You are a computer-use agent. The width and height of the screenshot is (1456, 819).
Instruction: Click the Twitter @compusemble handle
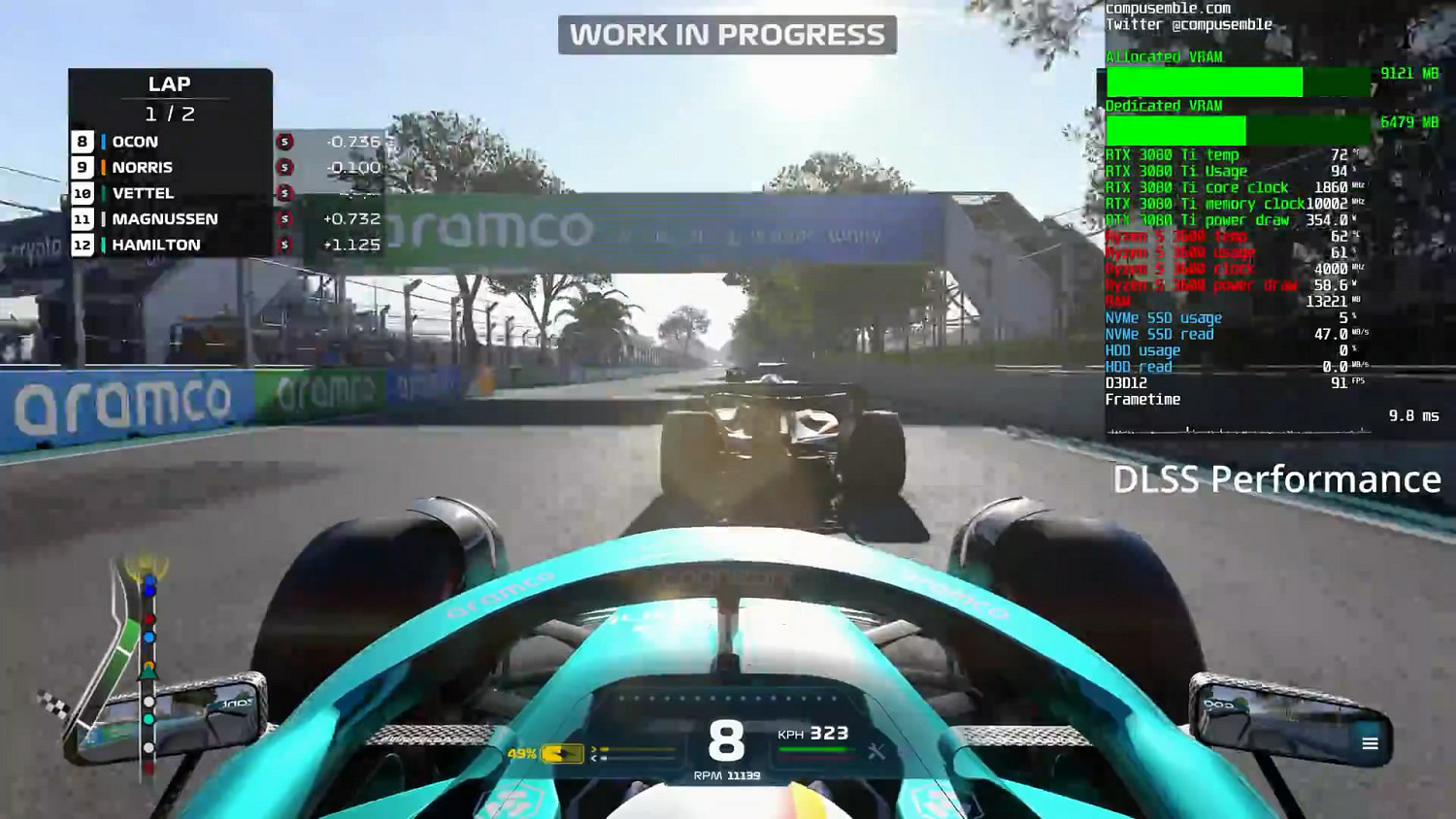point(1190,24)
